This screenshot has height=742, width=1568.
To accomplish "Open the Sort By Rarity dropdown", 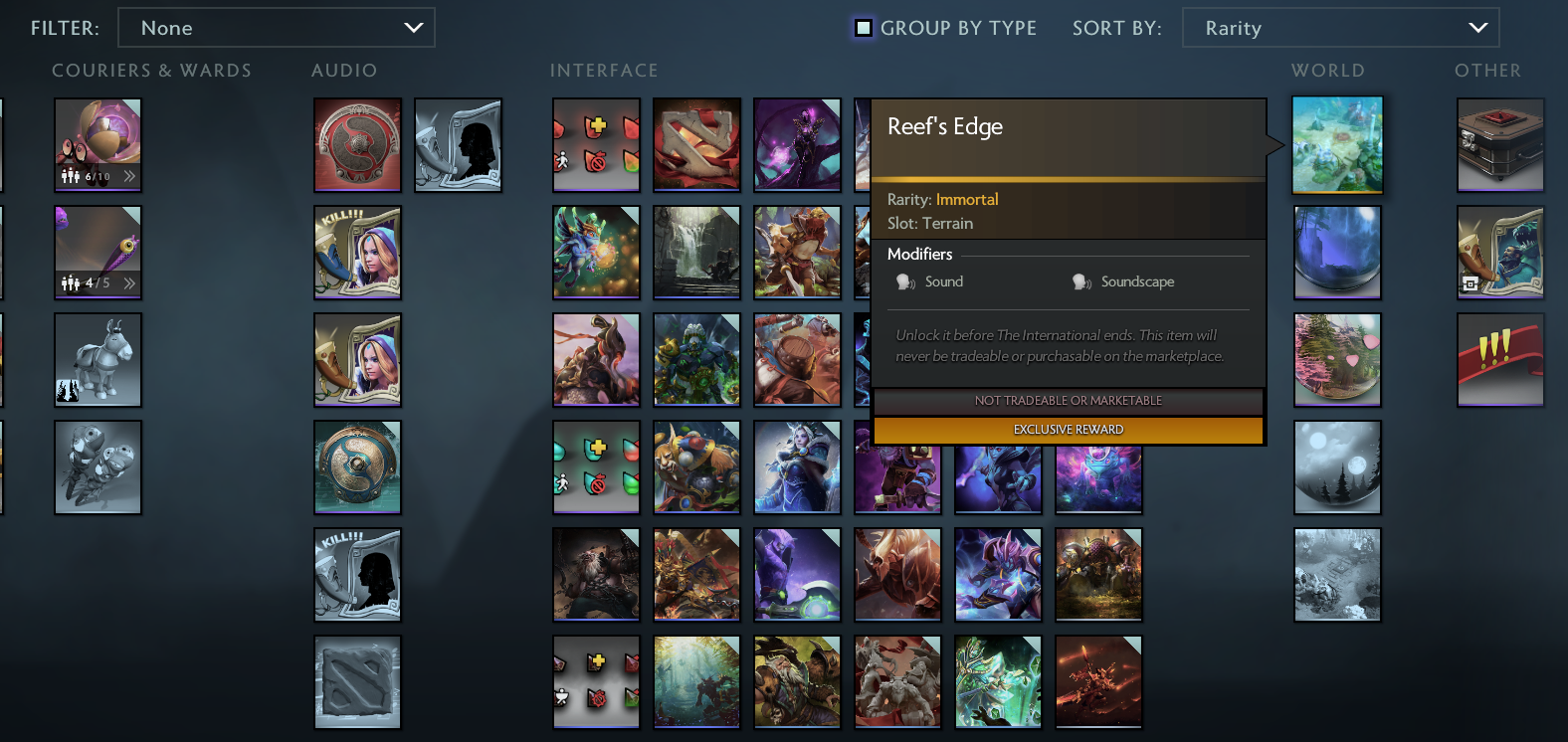I will point(1339,27).
